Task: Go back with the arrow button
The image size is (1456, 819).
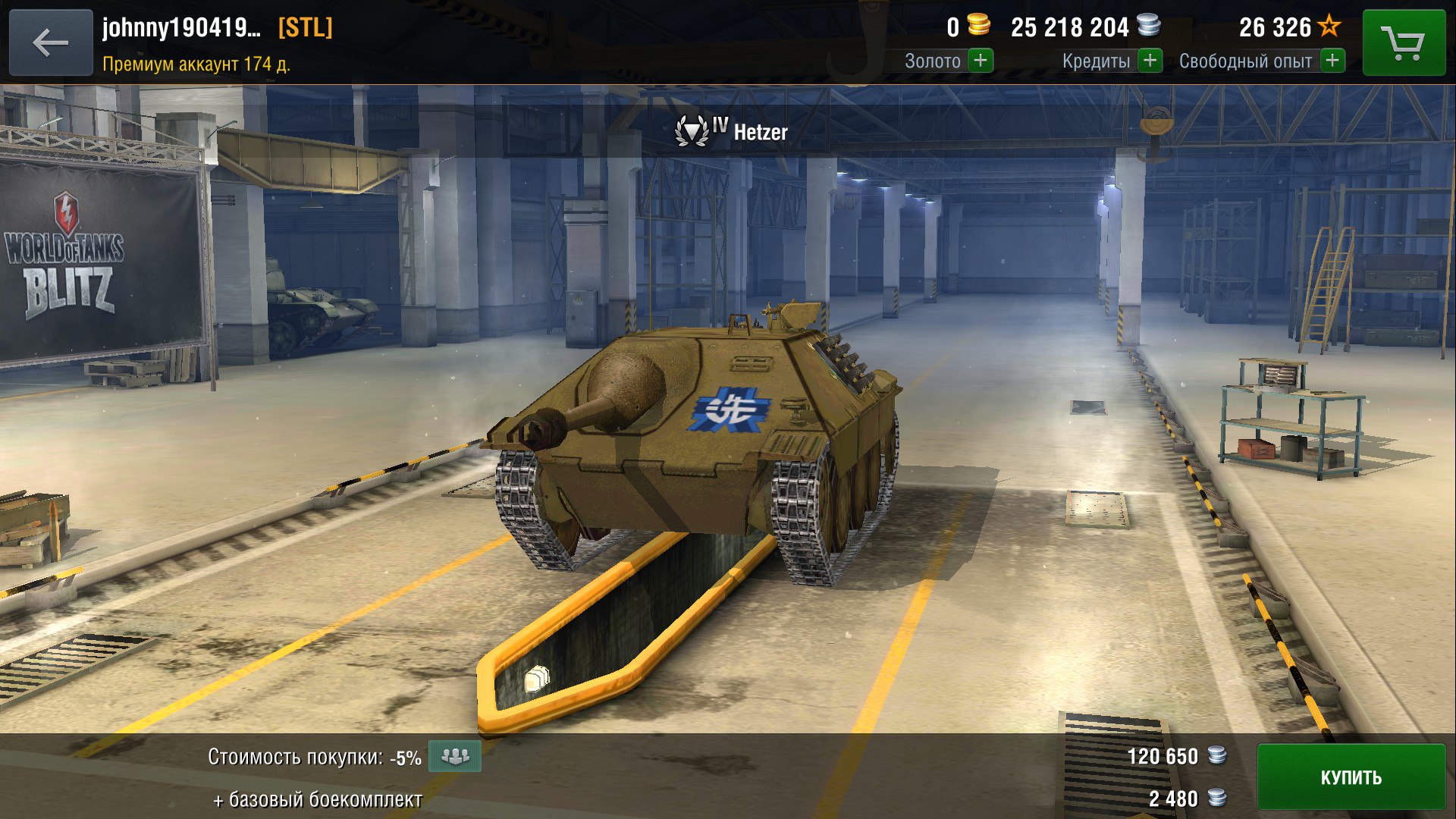Action: [51, 42]
